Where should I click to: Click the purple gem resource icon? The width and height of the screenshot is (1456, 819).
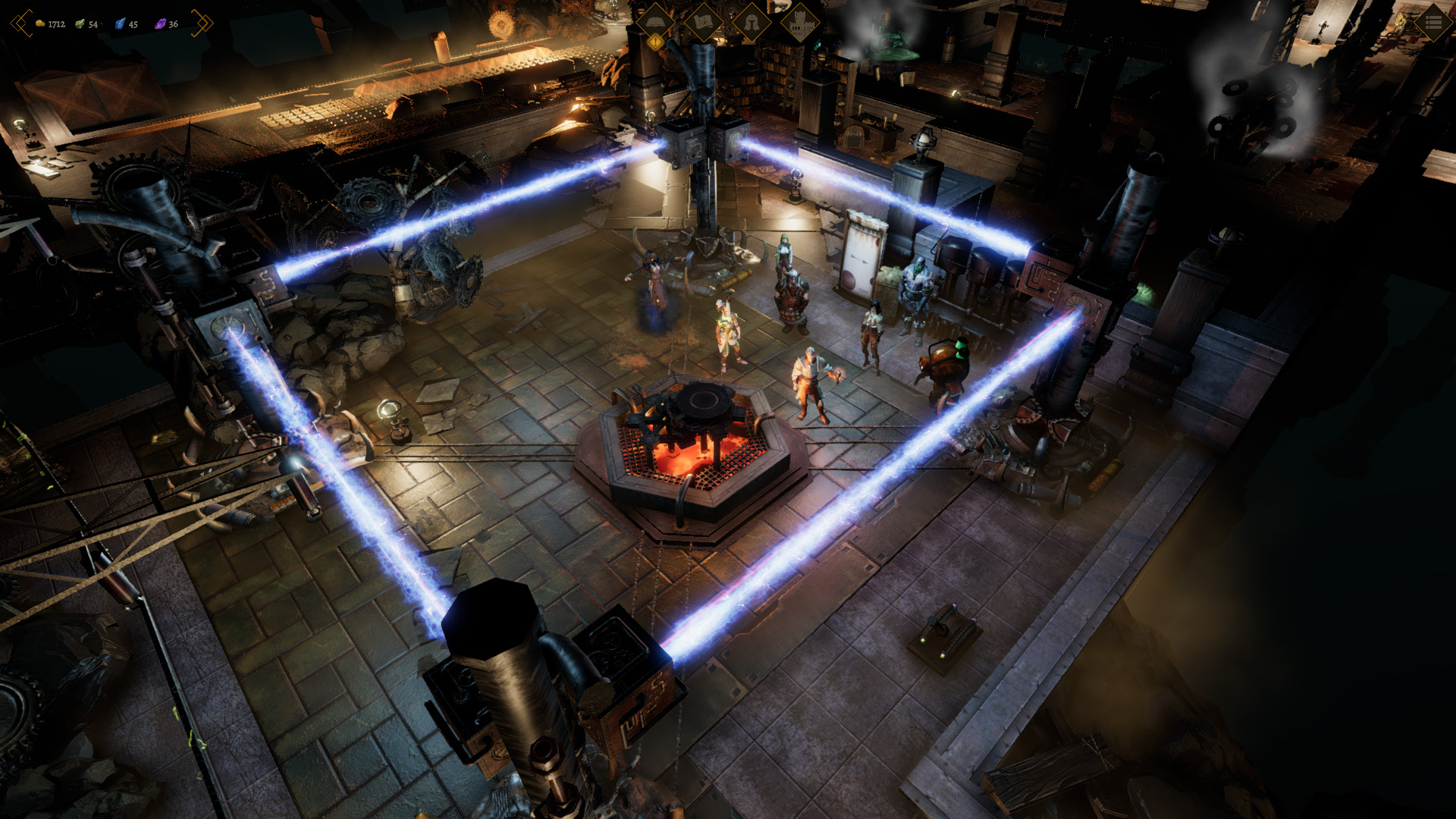pos(160,25)
